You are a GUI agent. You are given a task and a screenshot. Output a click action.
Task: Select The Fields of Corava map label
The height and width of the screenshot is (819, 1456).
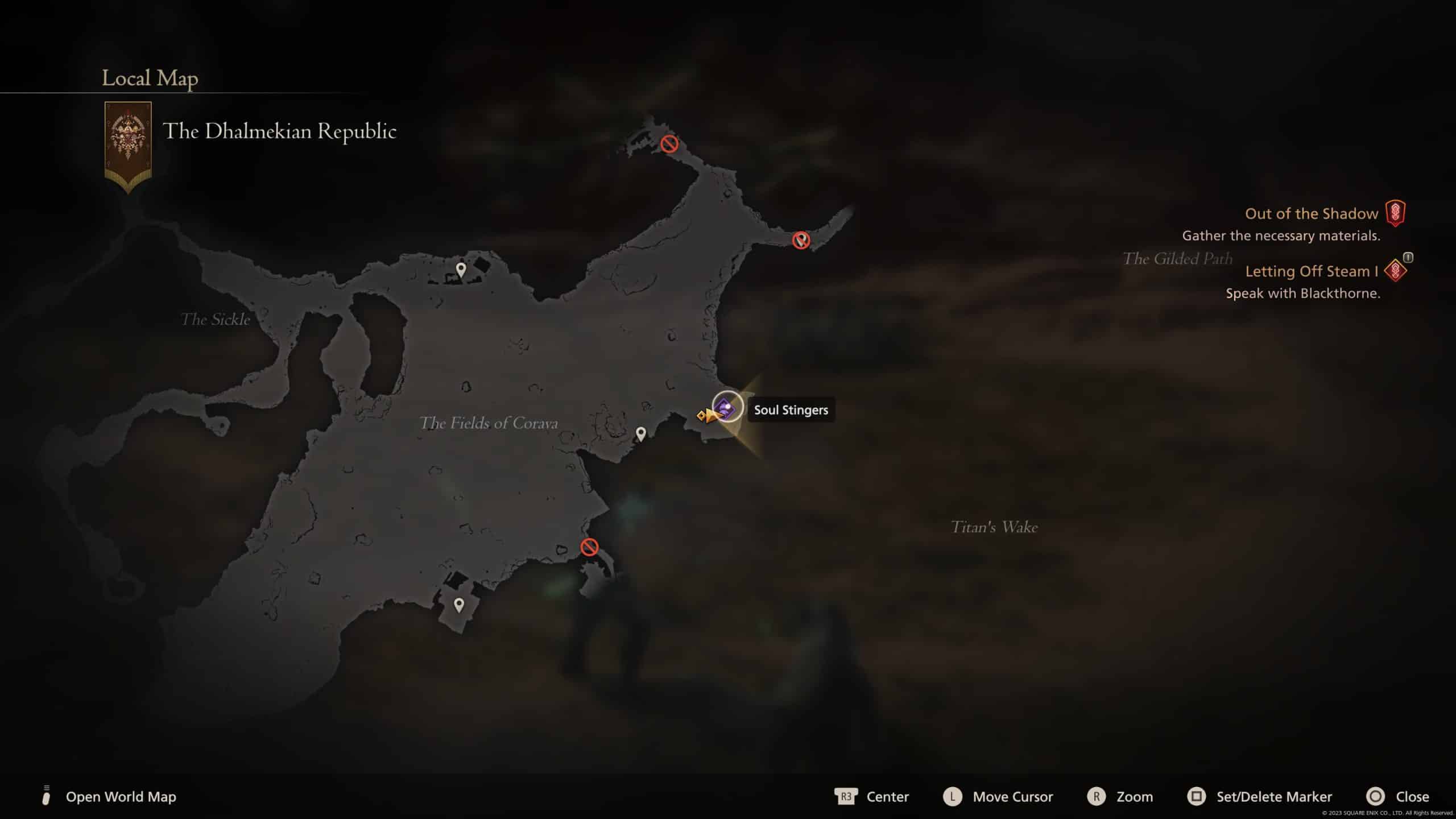(x=489, y=423)
